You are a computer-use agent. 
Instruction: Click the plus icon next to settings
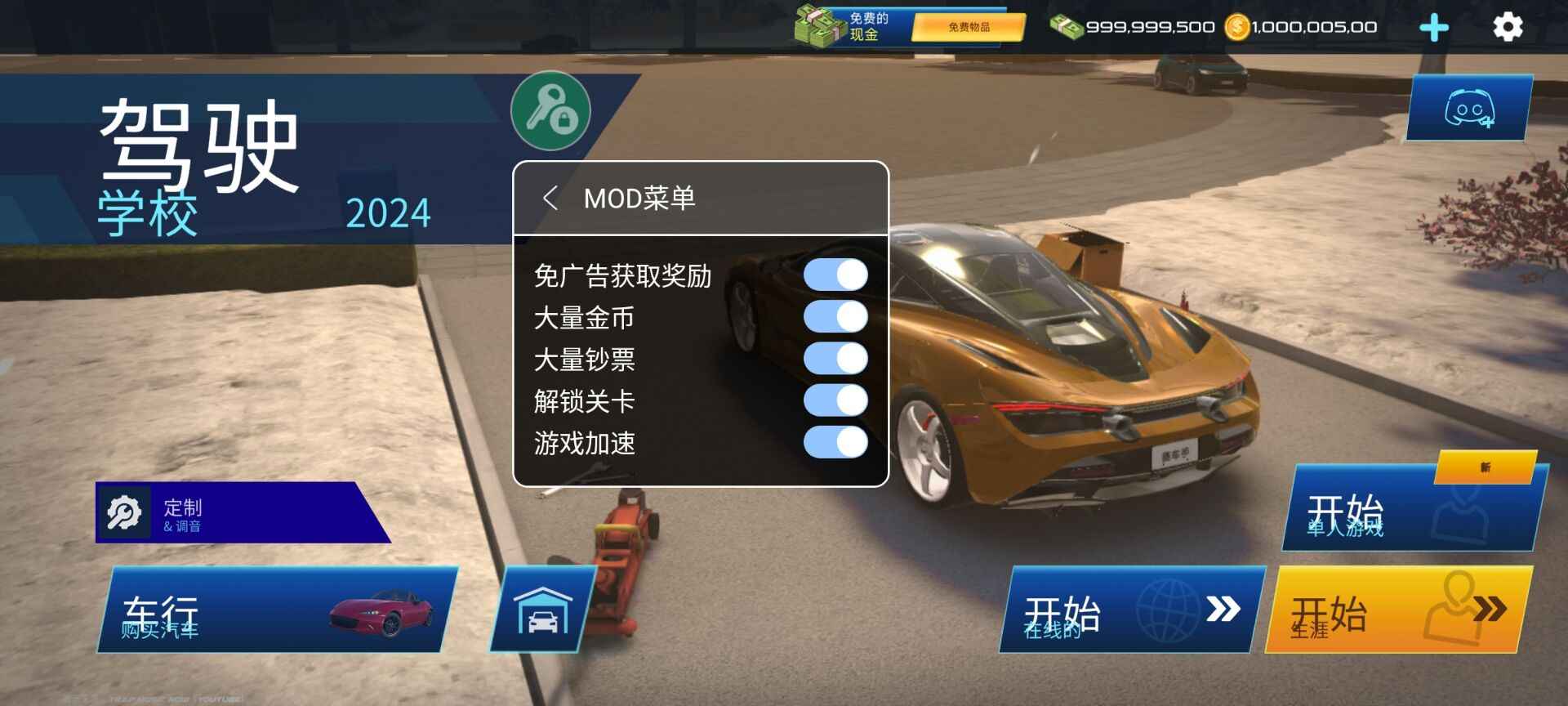tap(1434, 27)
